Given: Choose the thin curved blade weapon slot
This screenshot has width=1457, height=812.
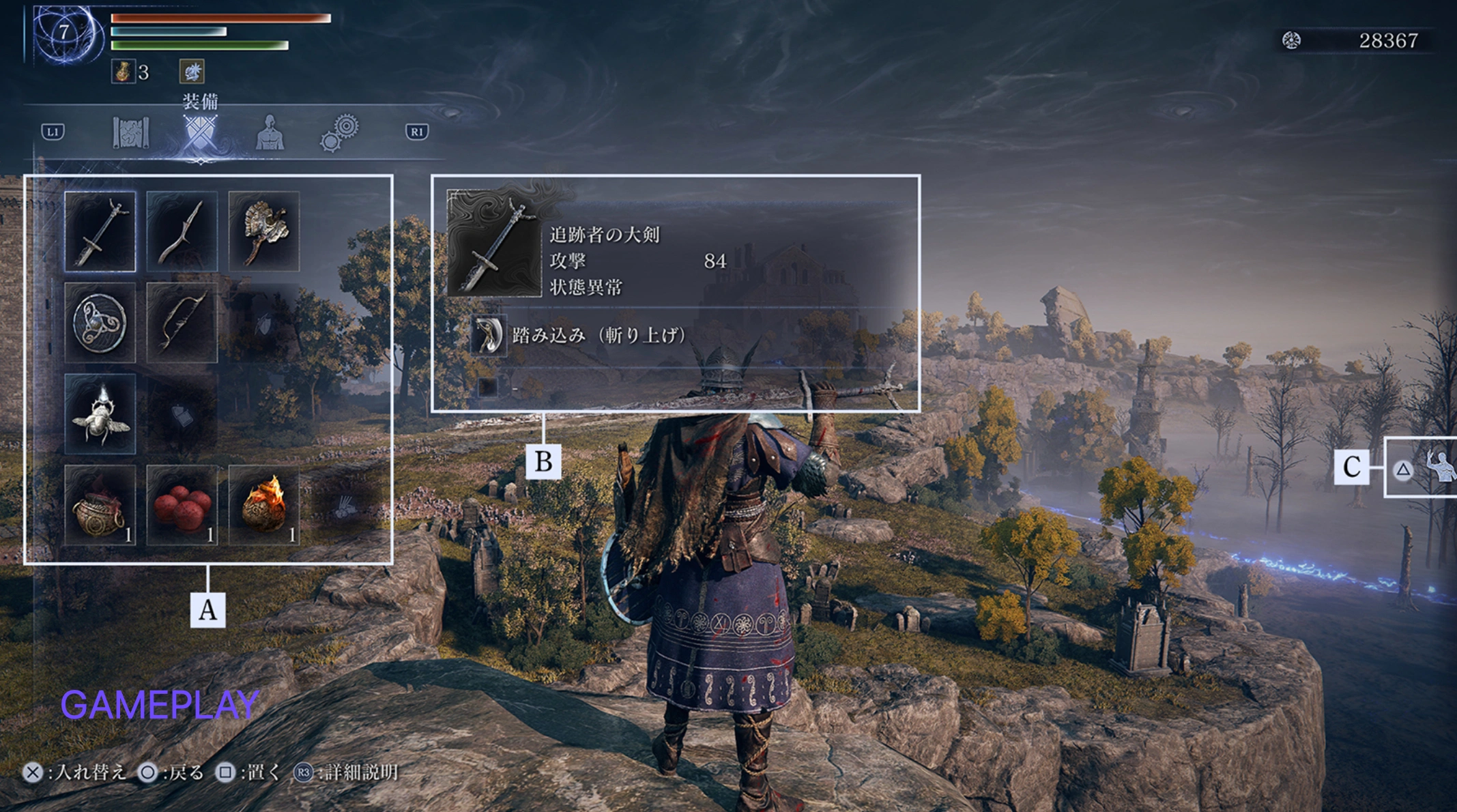Looking at the screenshot, I should point(182,231).
